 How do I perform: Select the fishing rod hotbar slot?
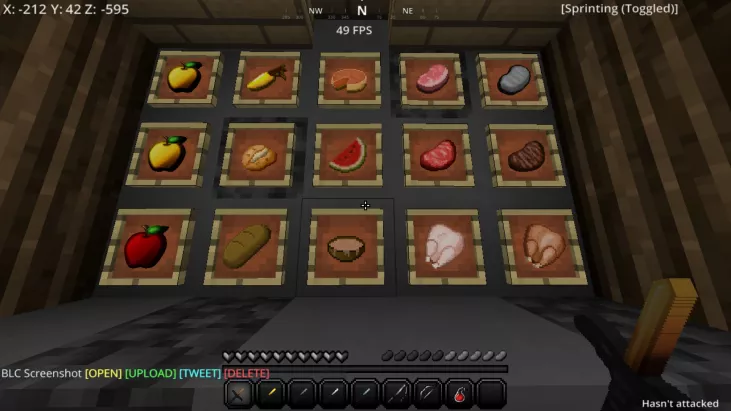click(x=395, y=394)
